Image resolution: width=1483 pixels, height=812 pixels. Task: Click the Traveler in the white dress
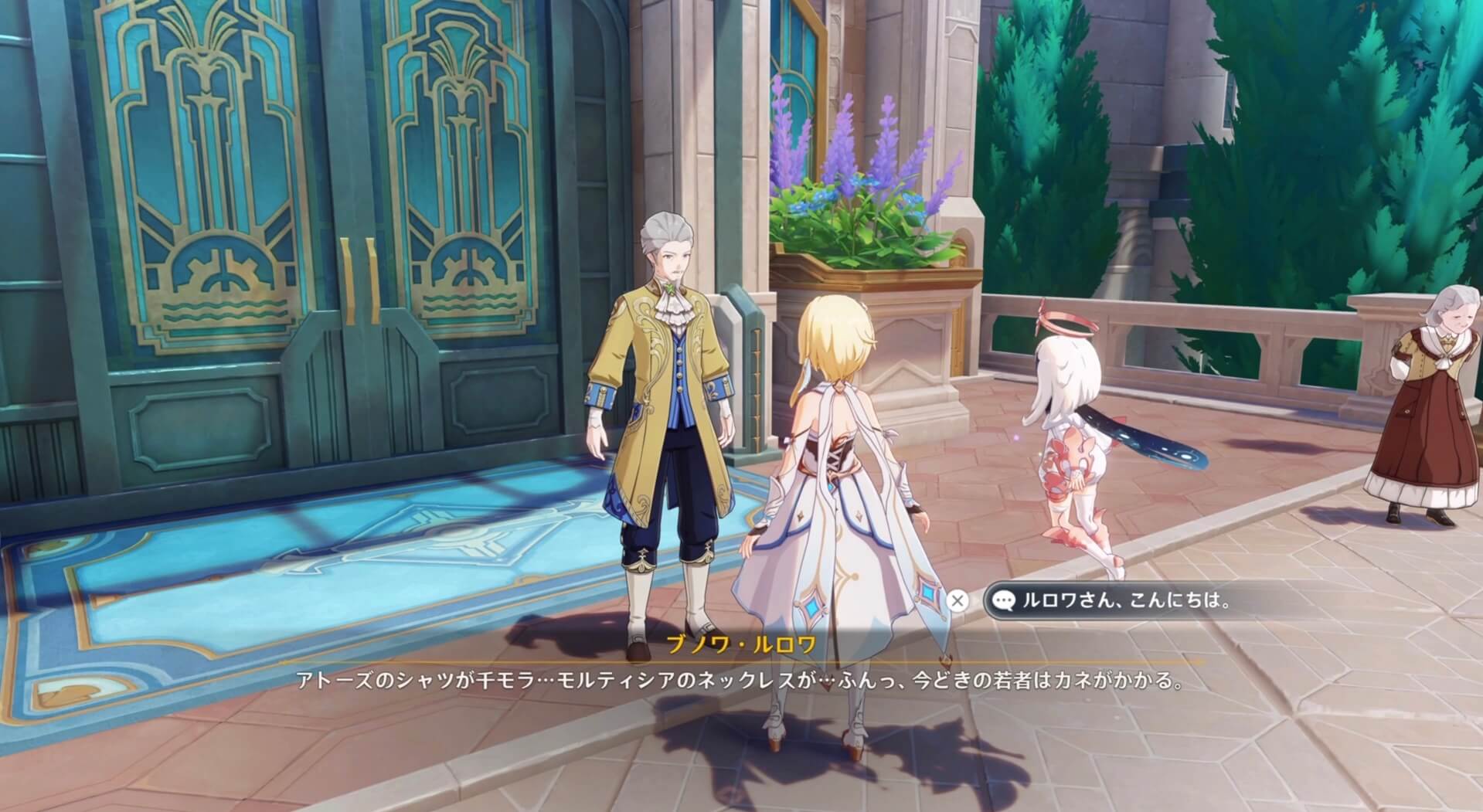pyautogui.click(x=842, y=502)
